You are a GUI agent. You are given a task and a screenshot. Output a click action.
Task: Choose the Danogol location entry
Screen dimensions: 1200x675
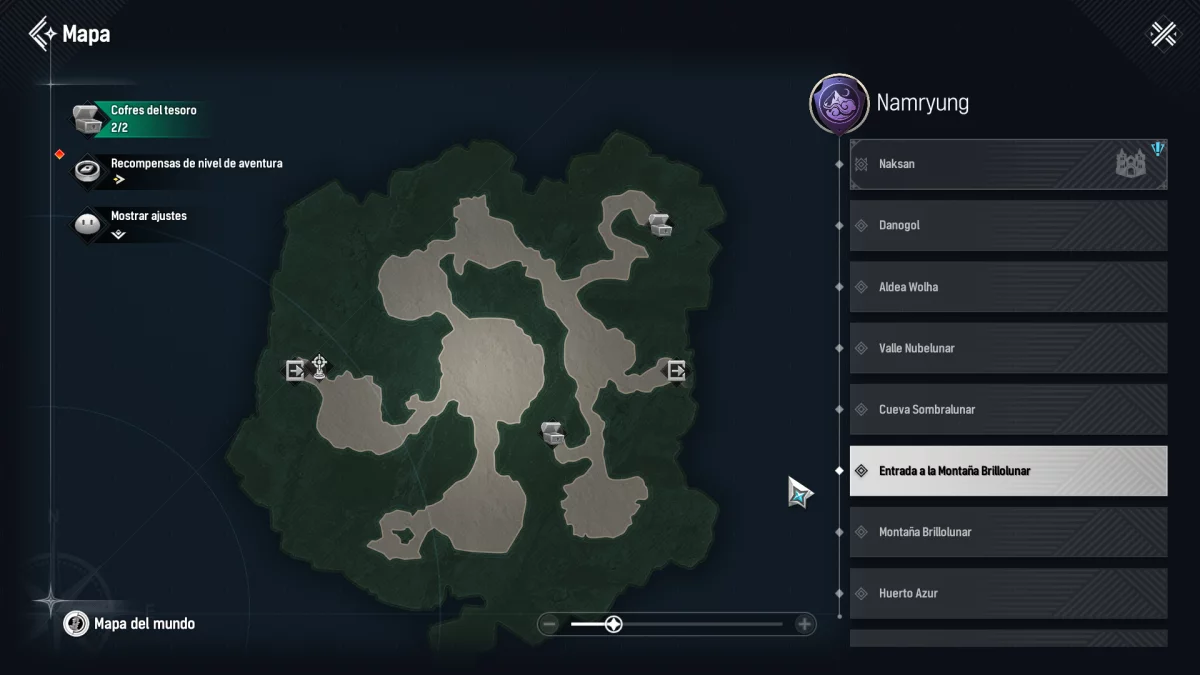(x=1008, y=226)
